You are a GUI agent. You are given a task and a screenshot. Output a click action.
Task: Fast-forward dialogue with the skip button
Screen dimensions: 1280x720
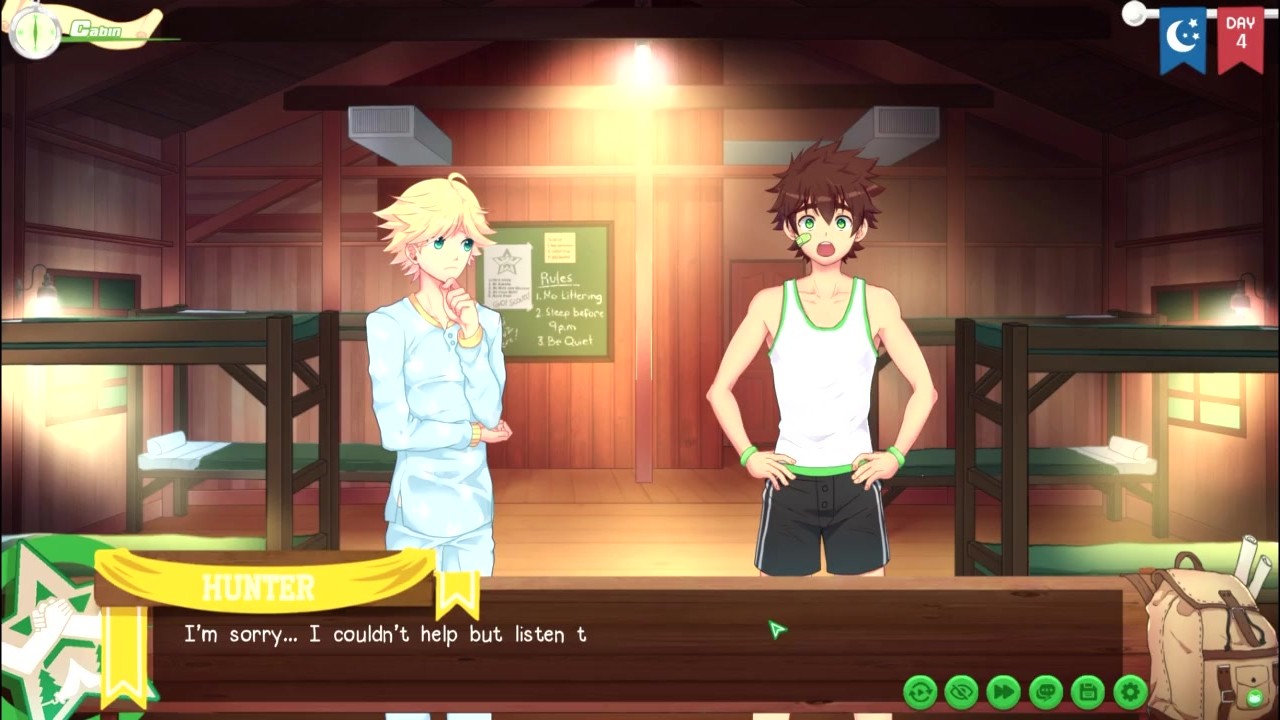pos(1004,691)
